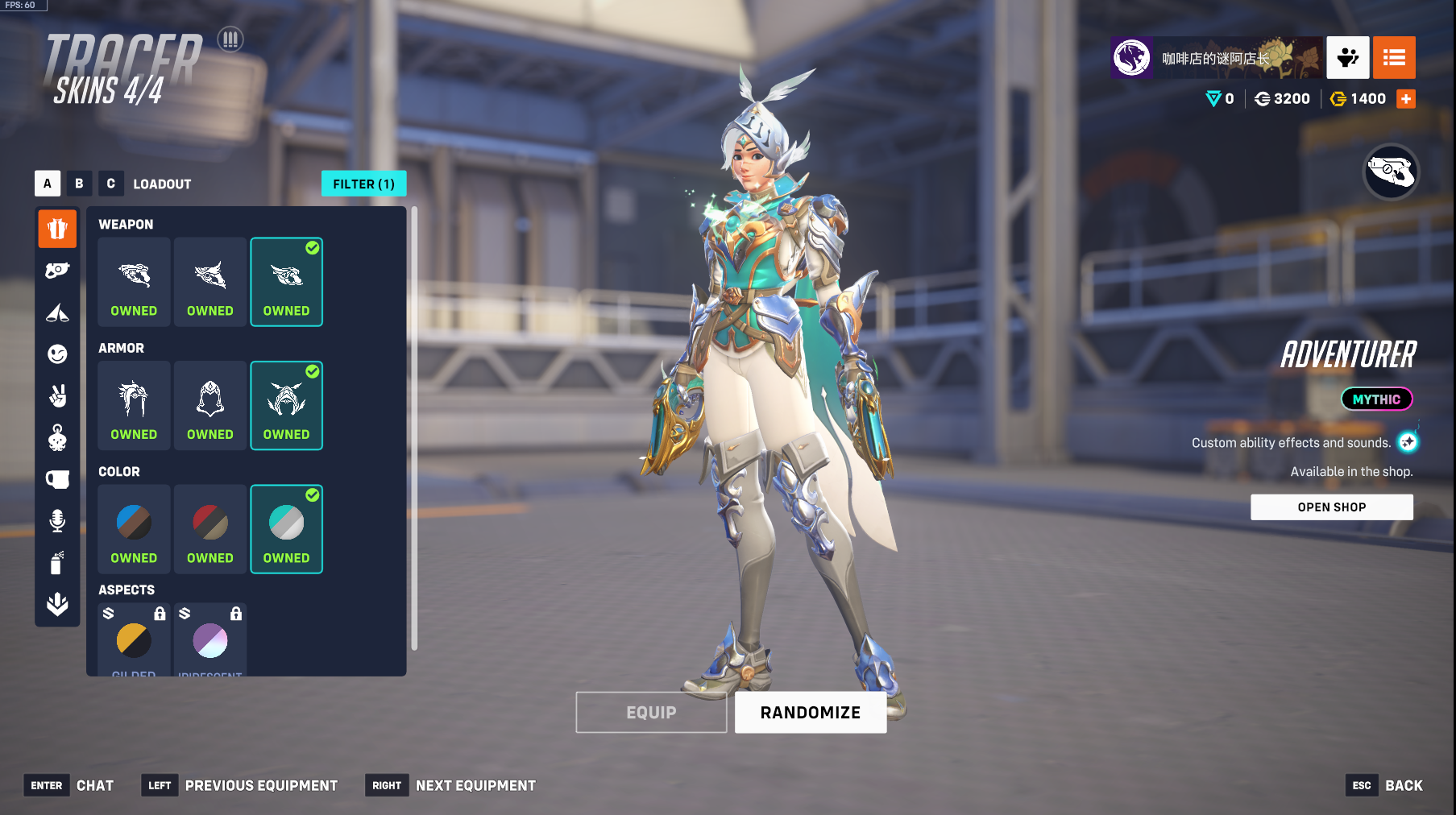Equip the selected skin
Screen dimensions: 1456x815
651,713
